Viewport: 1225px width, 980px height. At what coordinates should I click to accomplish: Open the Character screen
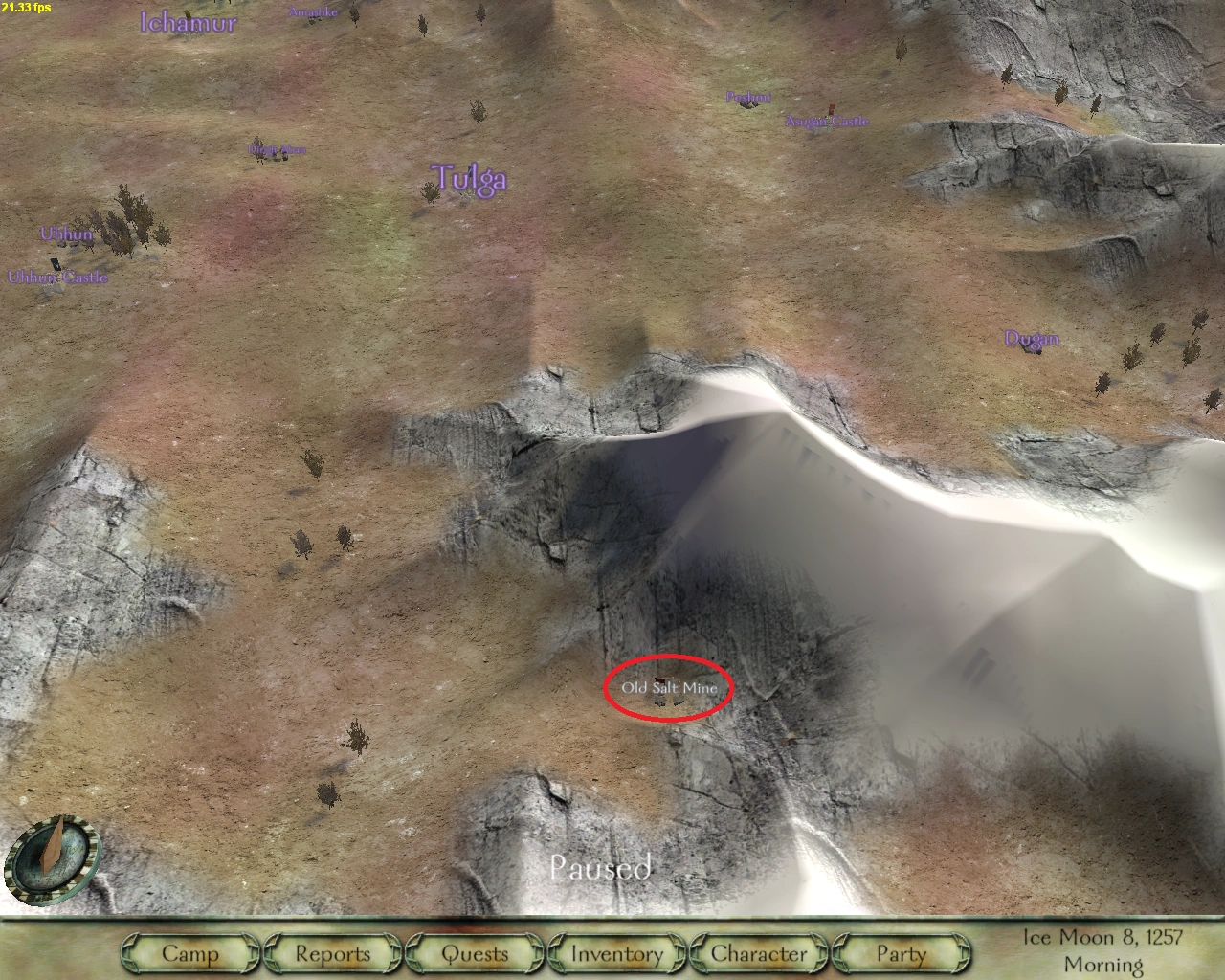point(757,954)
